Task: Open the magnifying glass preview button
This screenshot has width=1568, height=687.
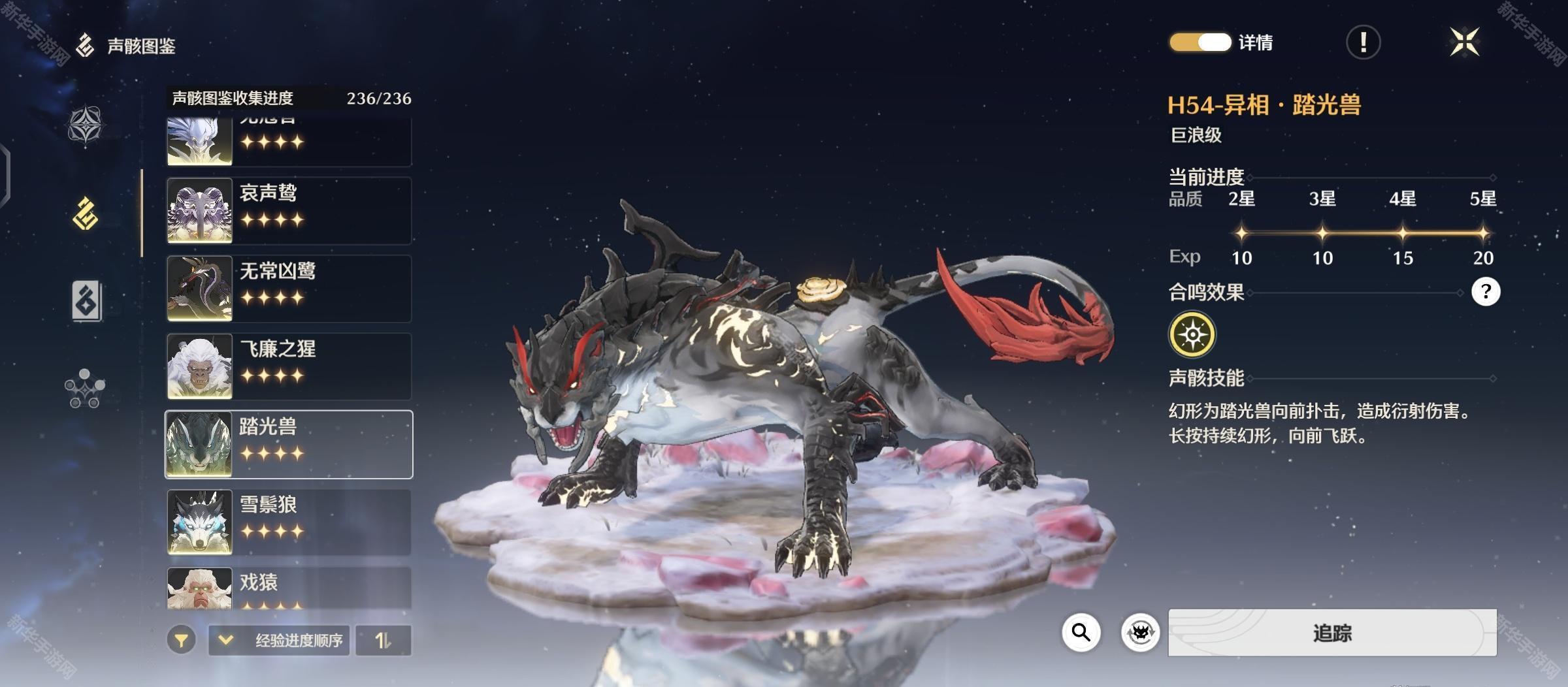Action: click(1081, 632)
